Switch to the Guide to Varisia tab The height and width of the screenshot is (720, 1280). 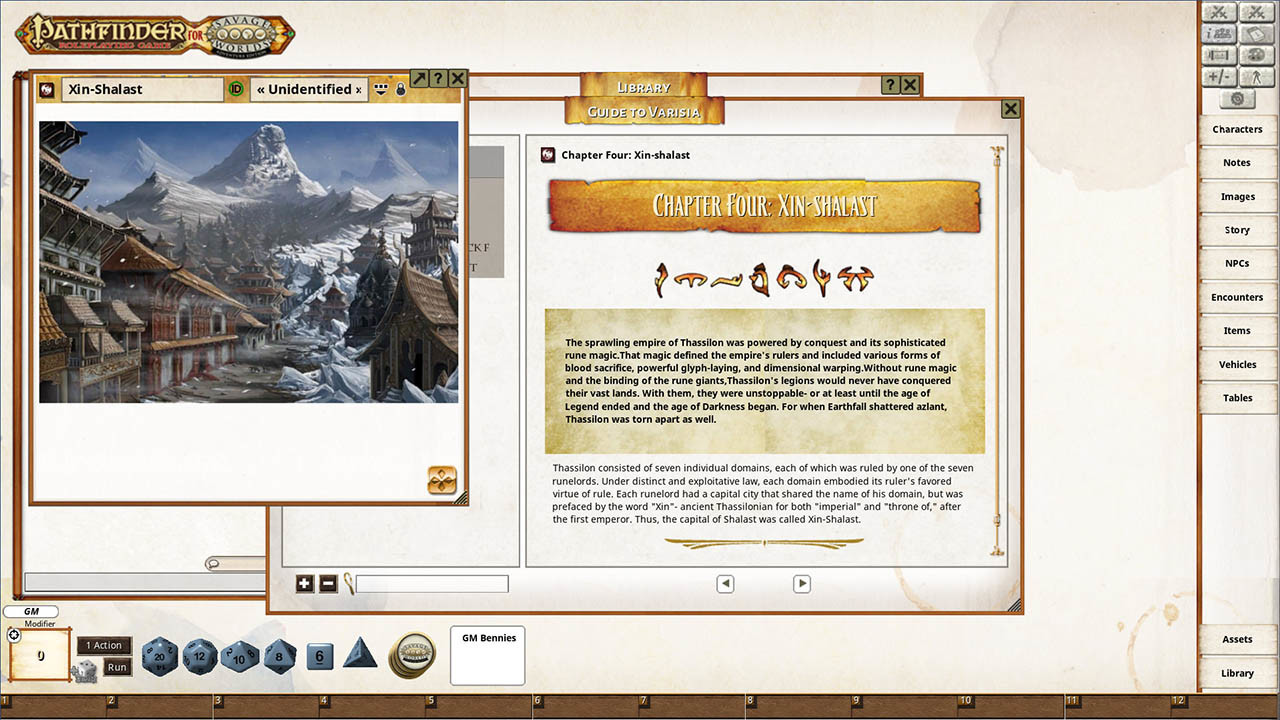tap(644, 112)
